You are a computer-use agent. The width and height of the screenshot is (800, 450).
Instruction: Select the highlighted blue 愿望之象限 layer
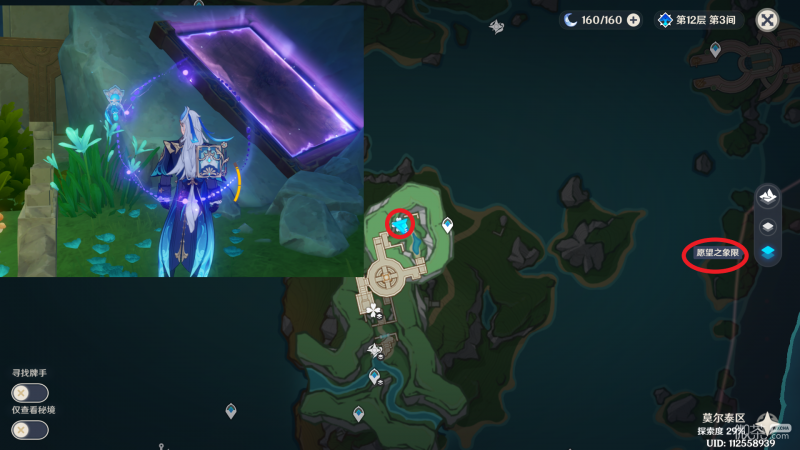(767, 253)
